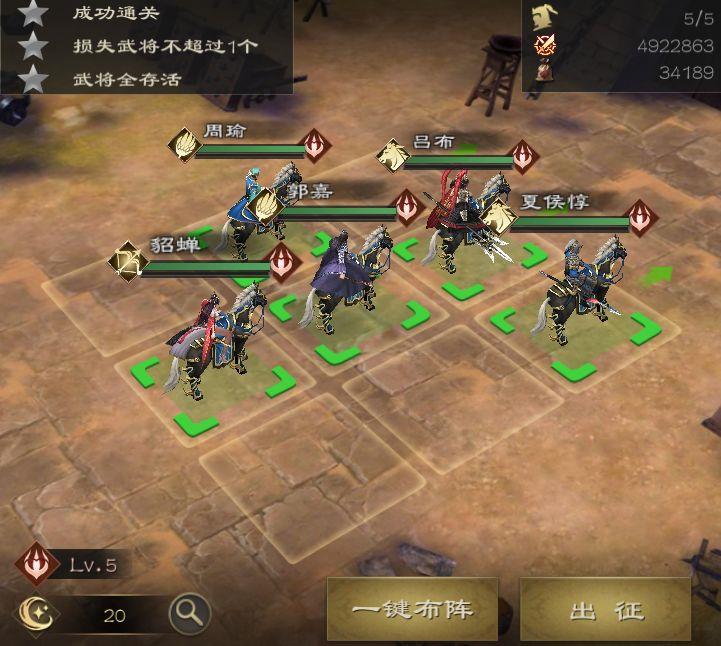Open the magnifying glass inspect button
This screenshot has width=721, height=646.
[188, 610]
